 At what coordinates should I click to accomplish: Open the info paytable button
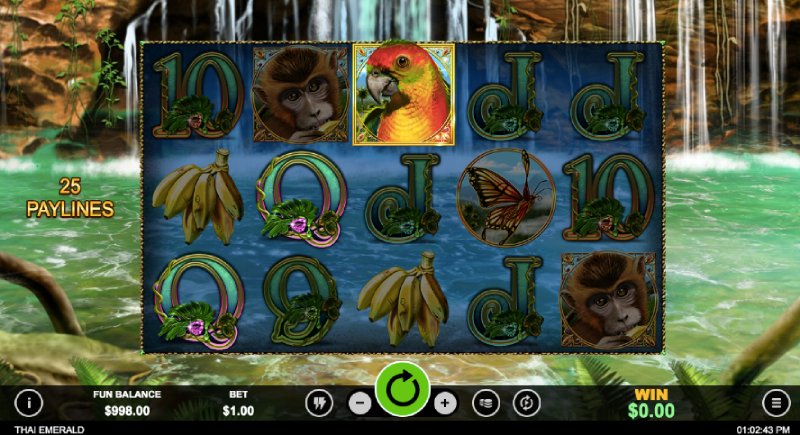click(28, 403)
